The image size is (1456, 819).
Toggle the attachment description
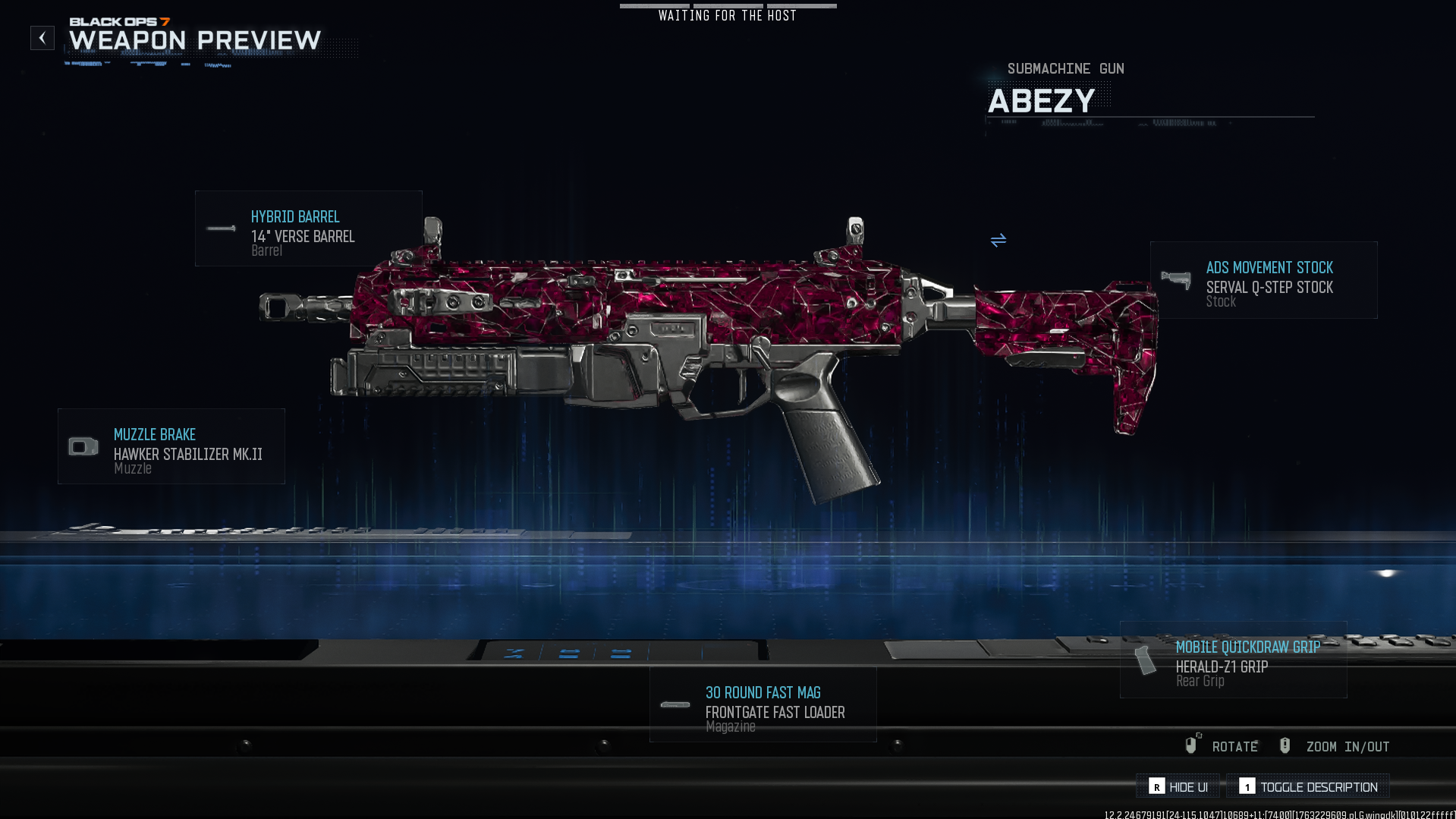point(1308,787)
